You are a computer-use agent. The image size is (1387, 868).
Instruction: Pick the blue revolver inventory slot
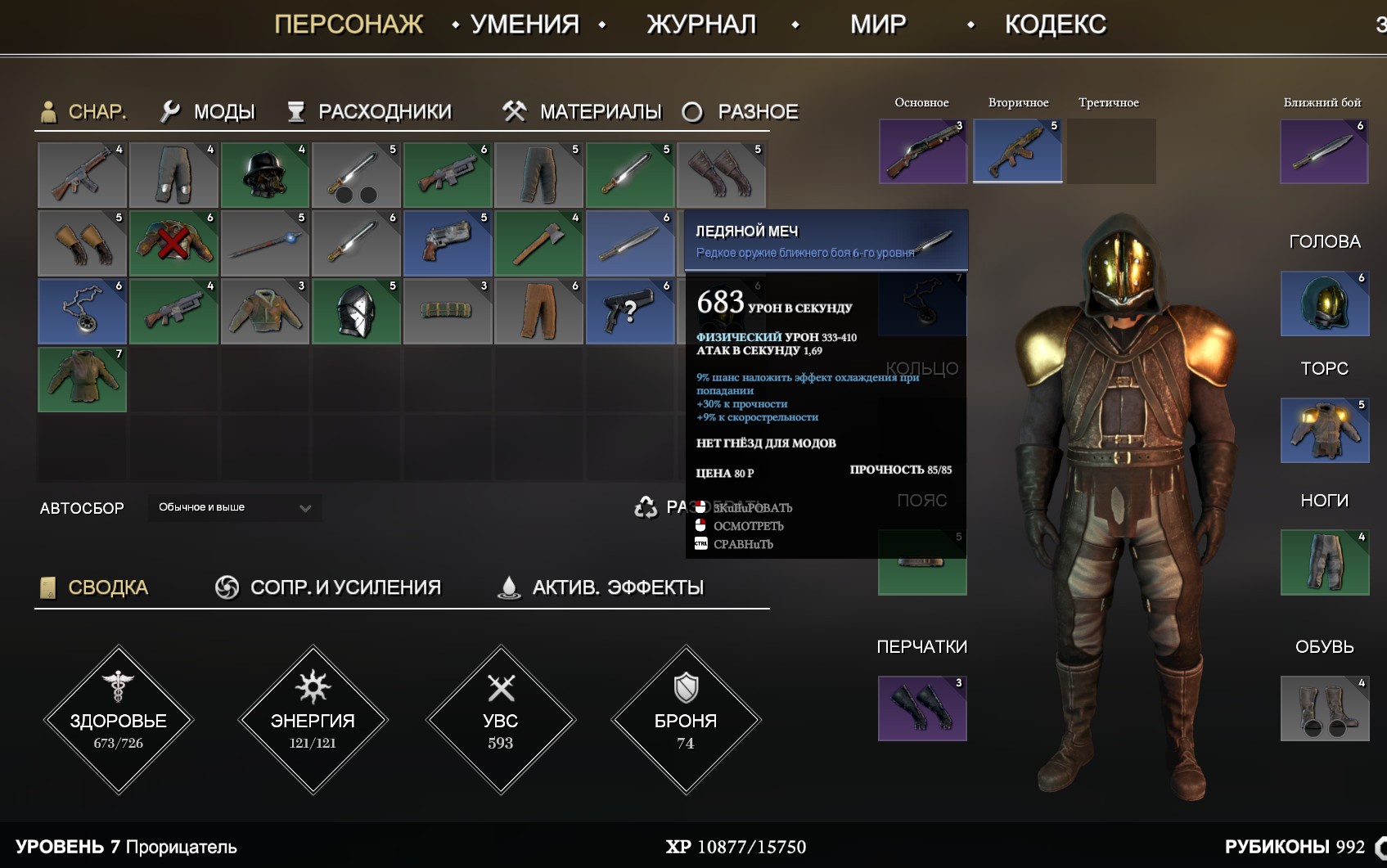(x=448, y=243)
